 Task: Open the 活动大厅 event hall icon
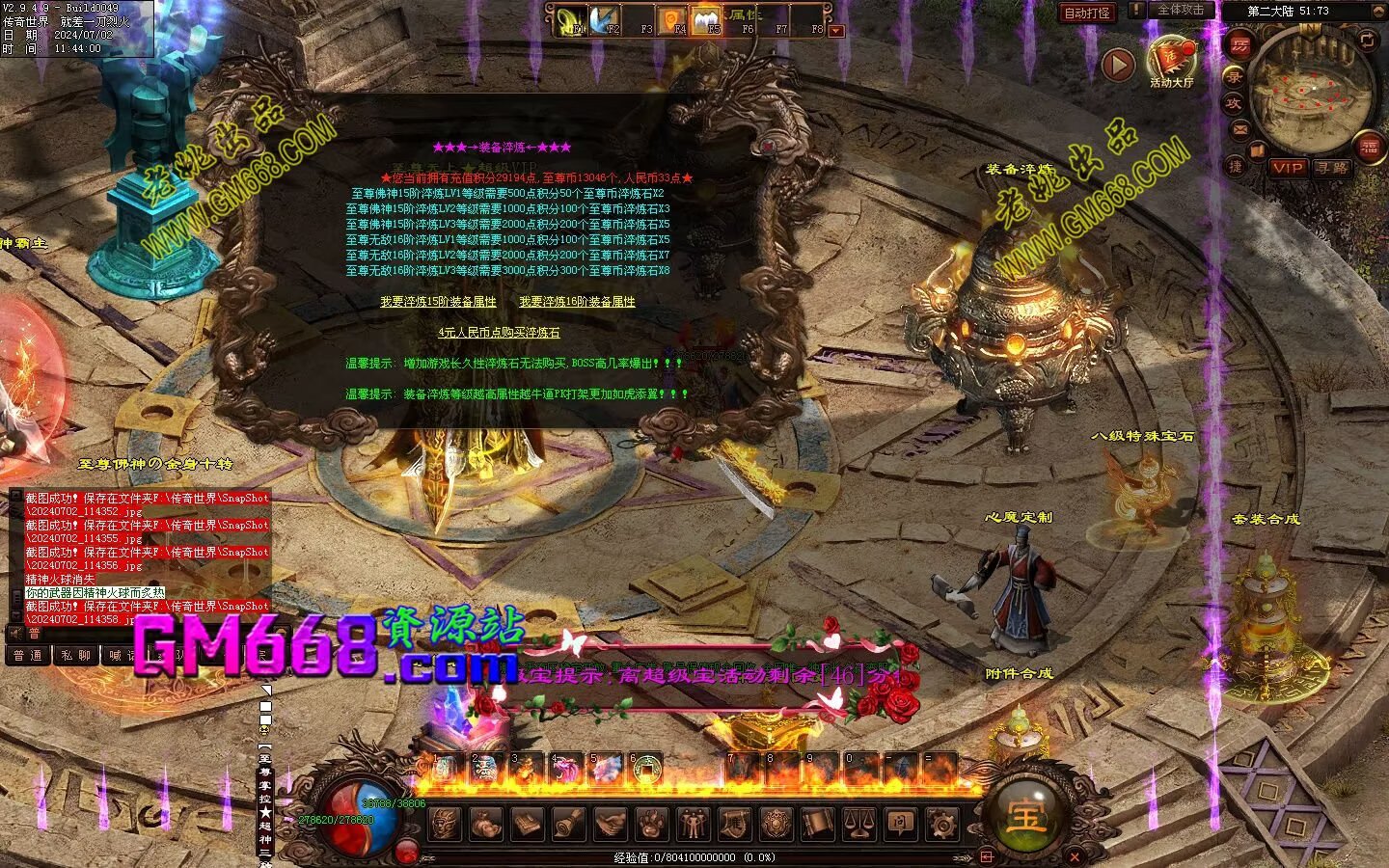(1171, 61)
